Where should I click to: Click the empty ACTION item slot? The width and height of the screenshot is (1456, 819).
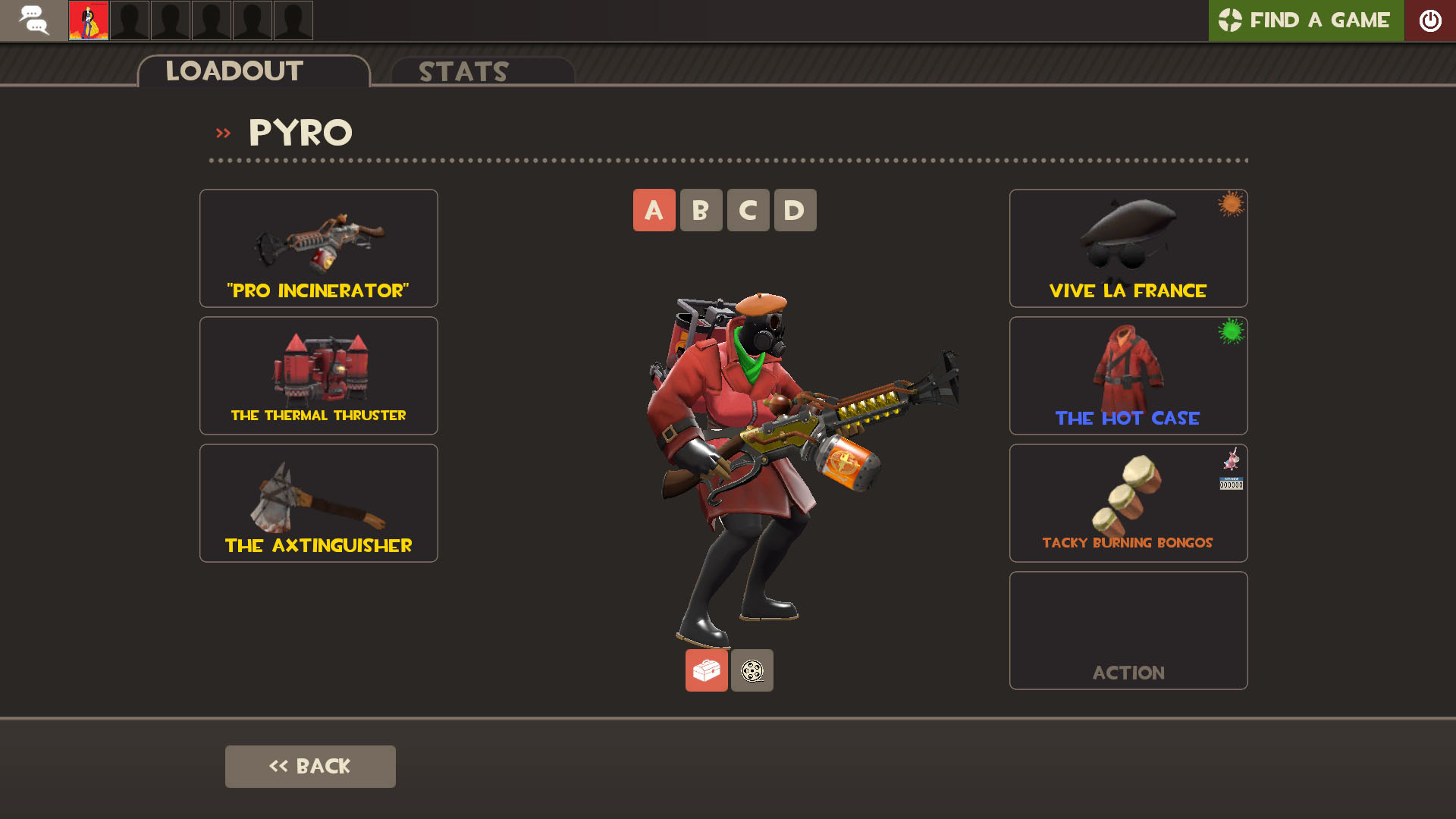tap(1128, 630)
